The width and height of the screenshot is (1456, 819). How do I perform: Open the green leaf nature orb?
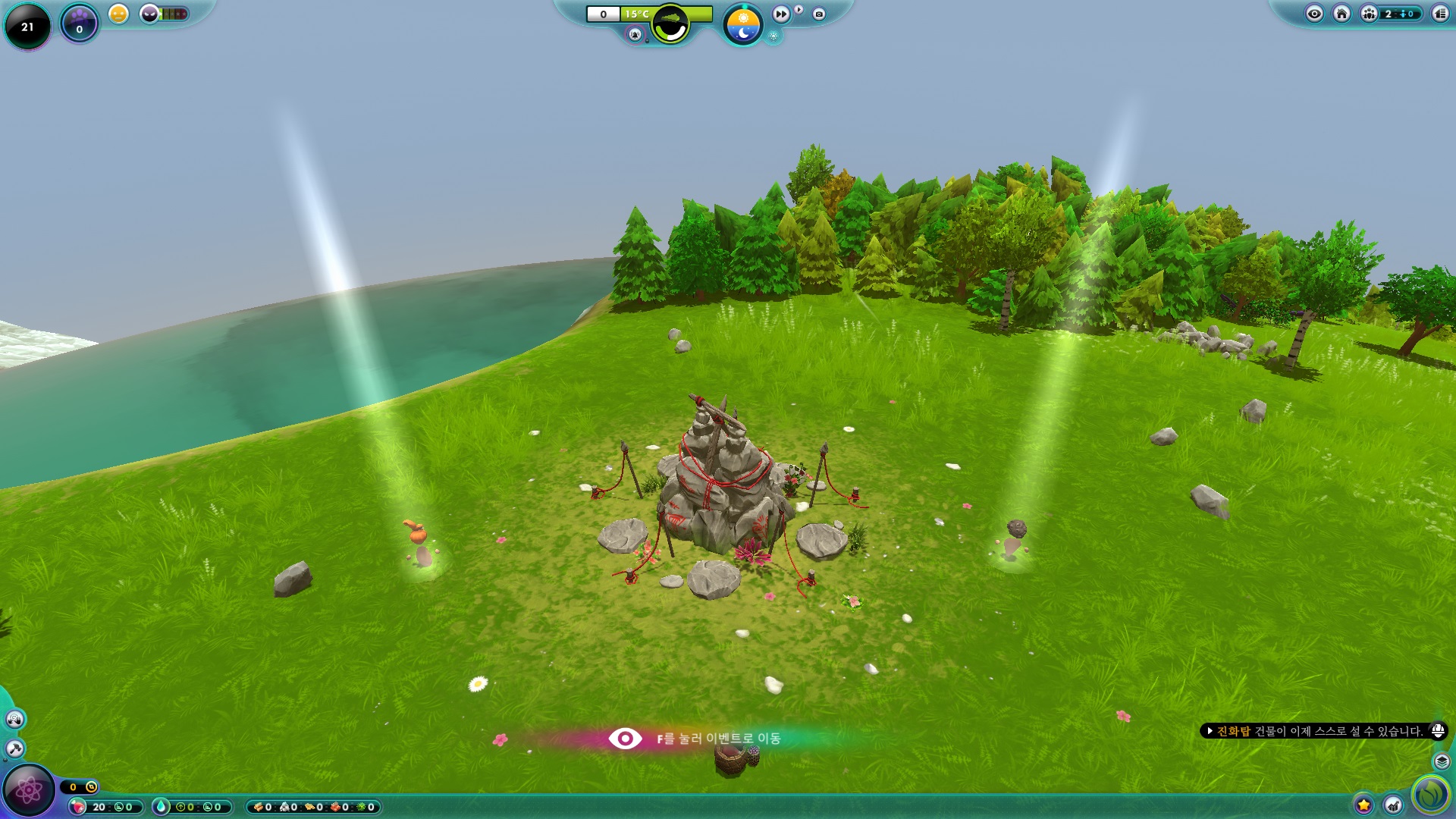[1430, 794]
